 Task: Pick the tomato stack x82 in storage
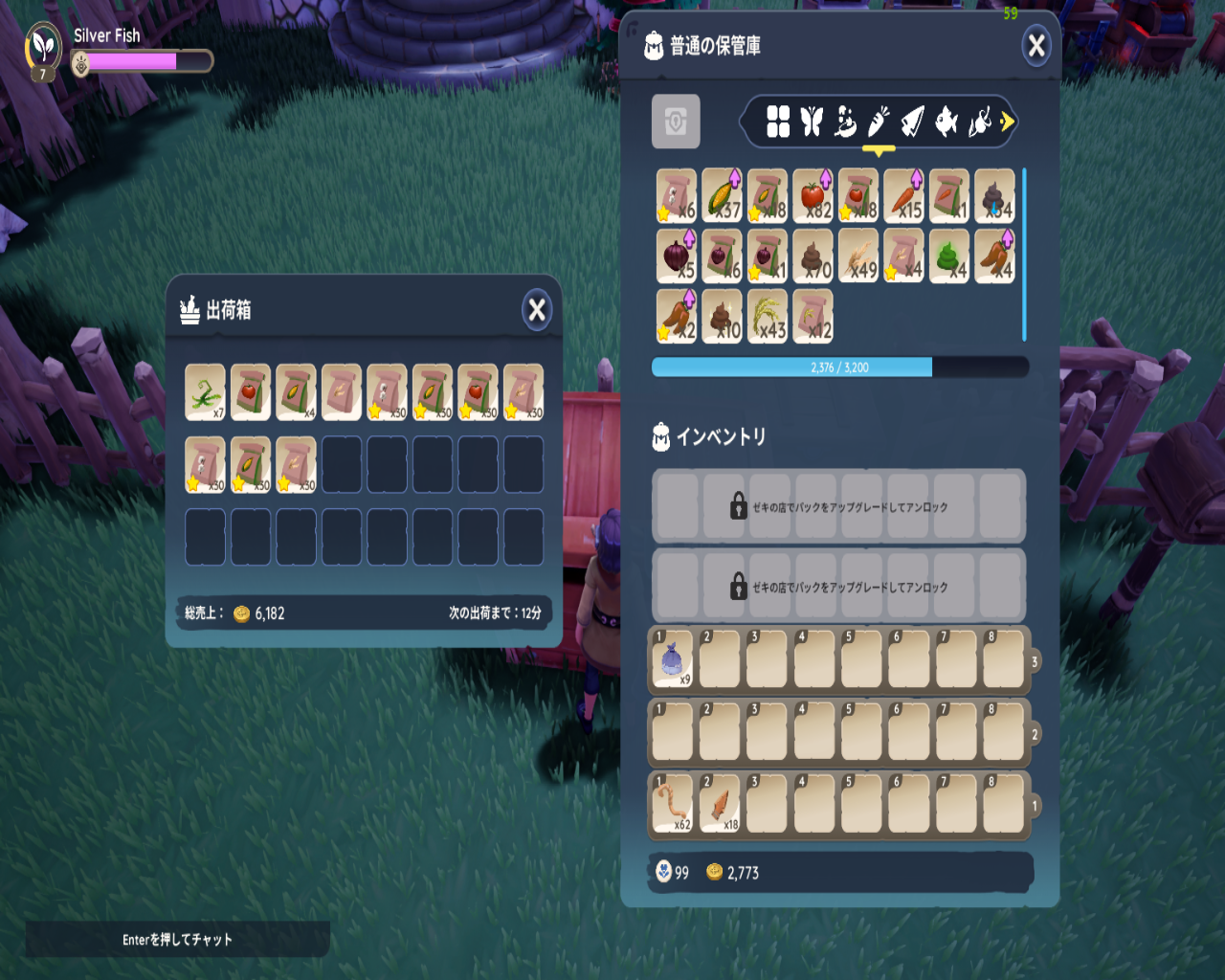coord(813,195)
